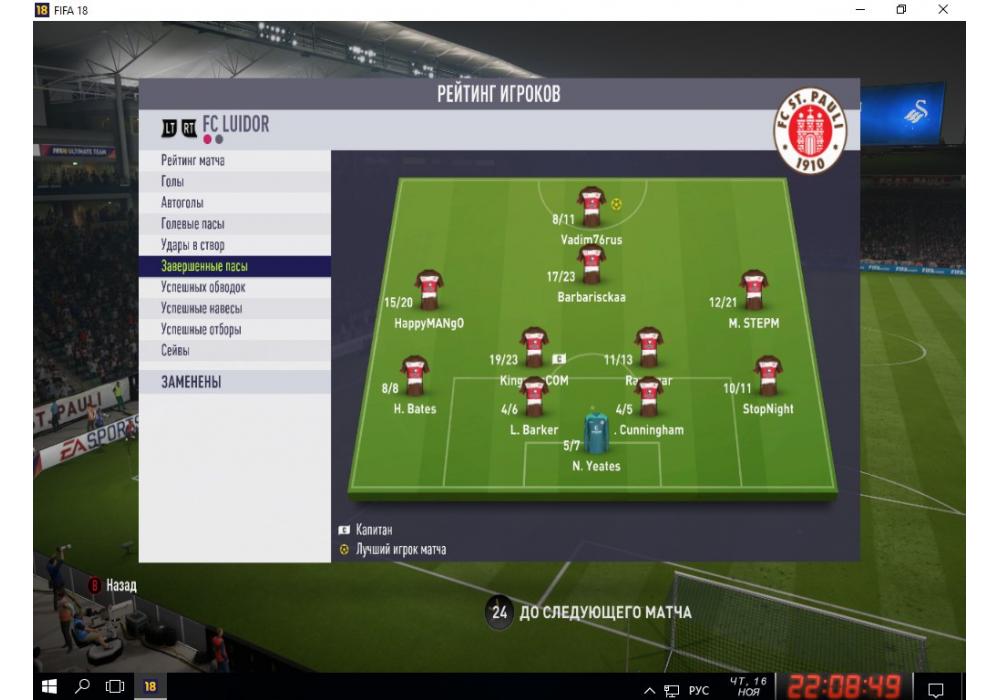Image resolution: width=1000 pixels, height=700 pixels.
Task: Switch to Успешных обводок stat
Action: click(202, 288)
